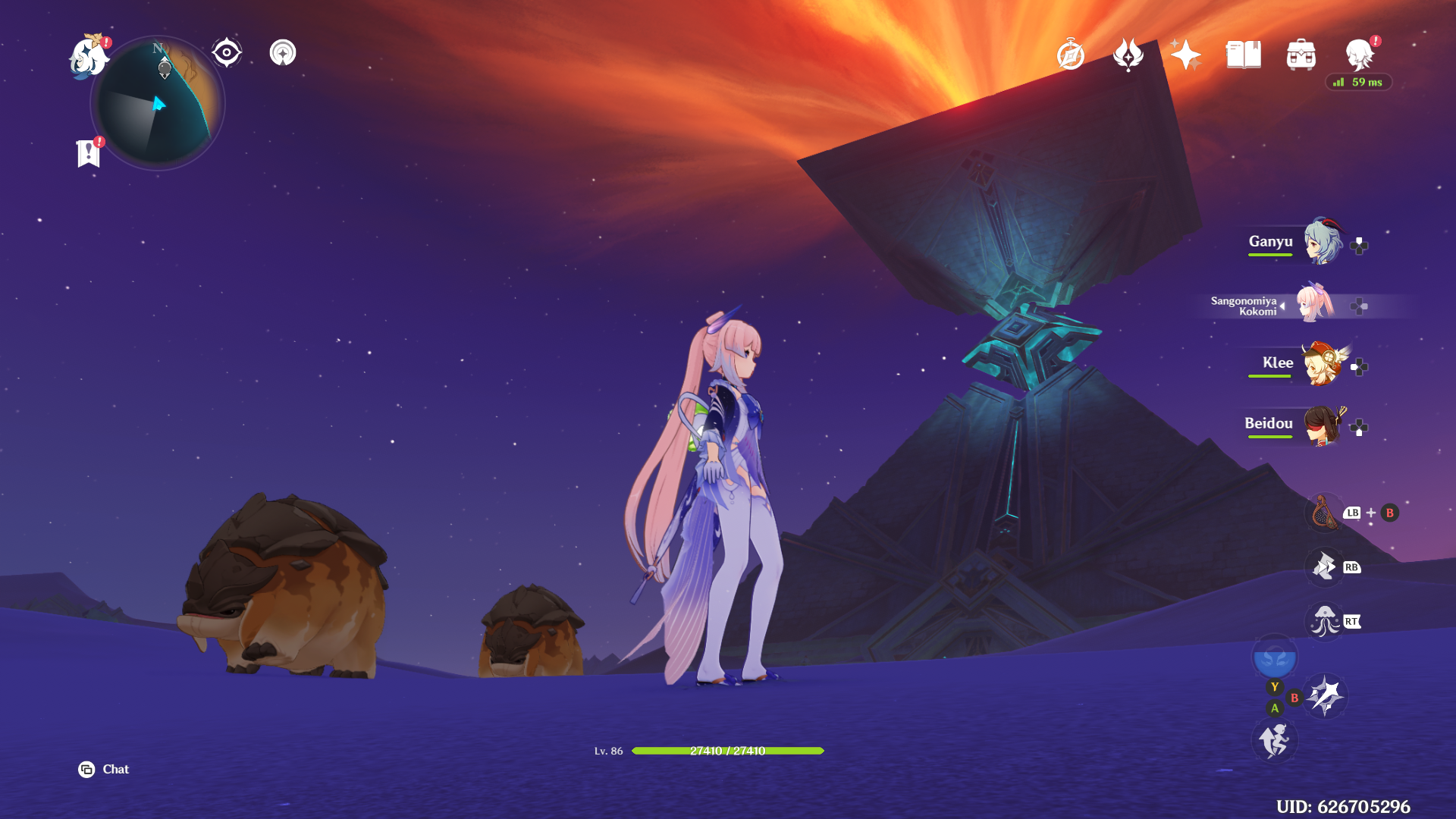Activate Kokomi's jellyfish elemental skill

coord(1325,622)
